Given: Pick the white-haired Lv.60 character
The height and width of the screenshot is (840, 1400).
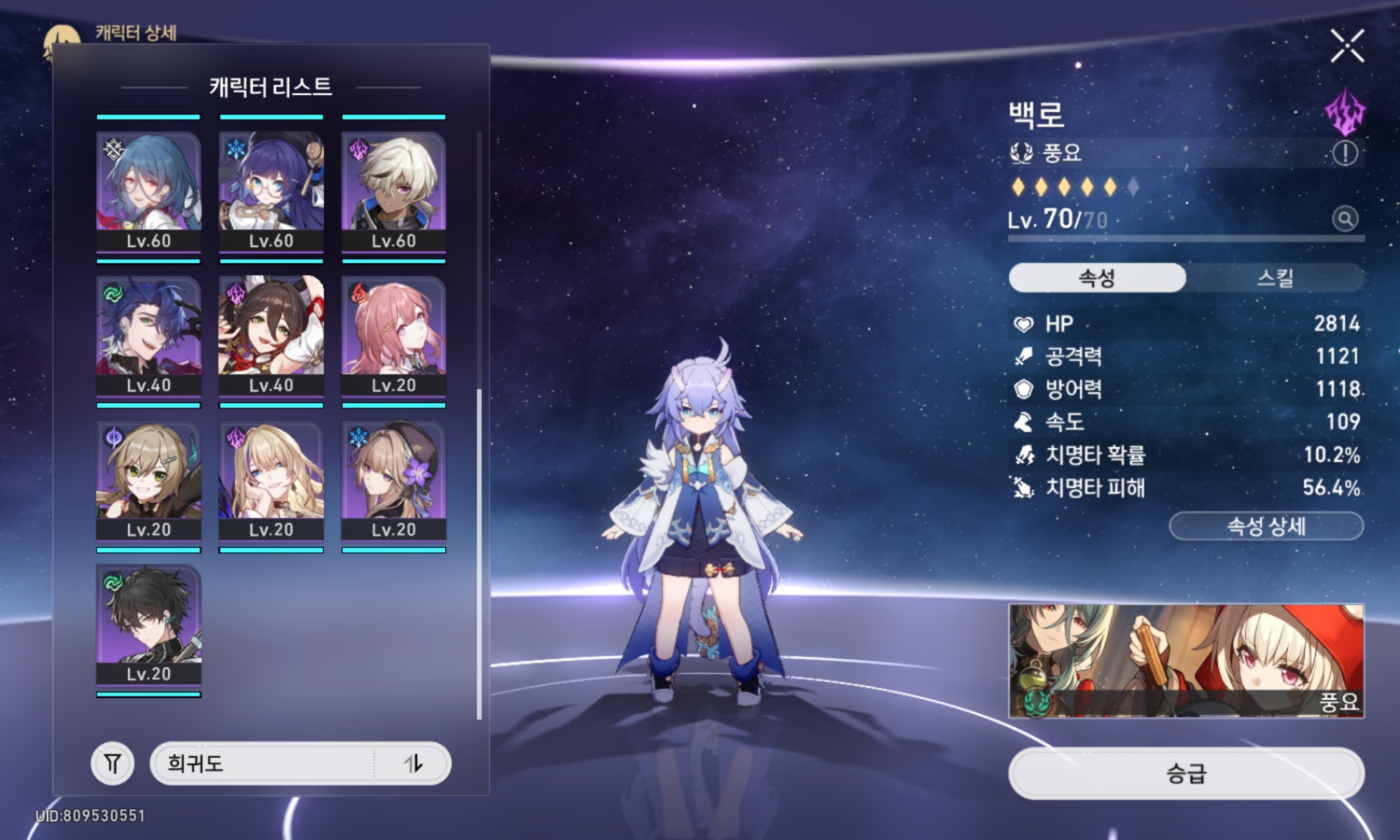Looking at the screenshot, I should (x=393, y=190).
